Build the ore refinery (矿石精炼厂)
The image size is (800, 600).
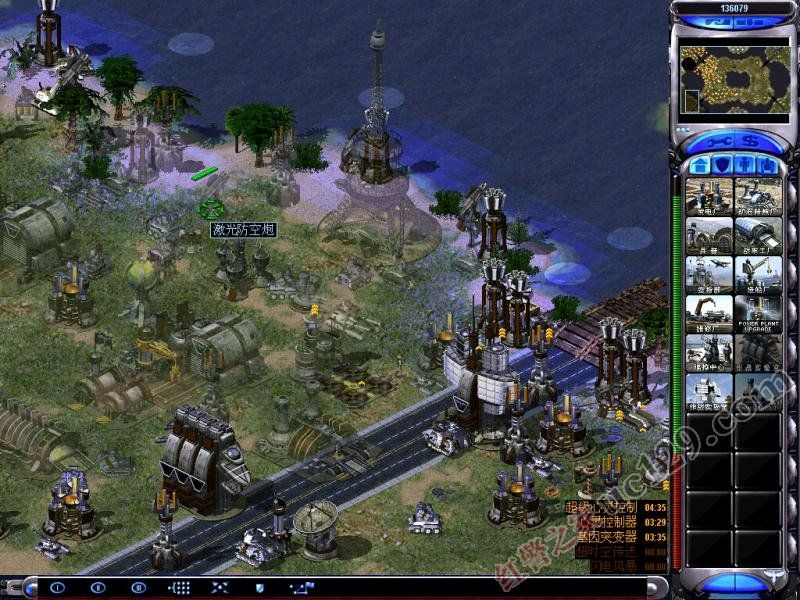coord(758,196)
